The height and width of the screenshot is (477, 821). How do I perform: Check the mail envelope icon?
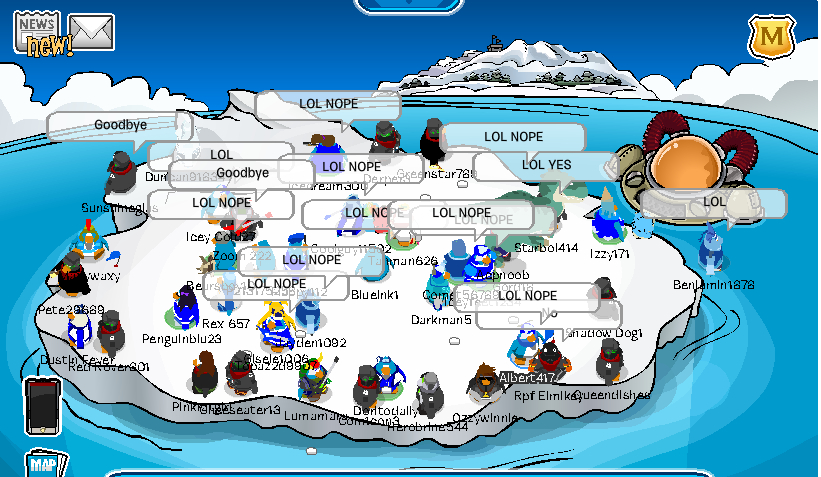point(91,32)
